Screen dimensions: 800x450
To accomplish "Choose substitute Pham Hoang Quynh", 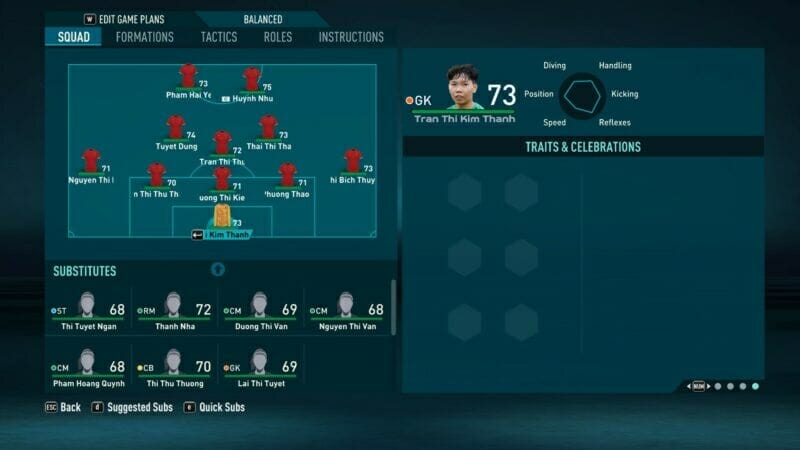I will (x=89, y=368).
